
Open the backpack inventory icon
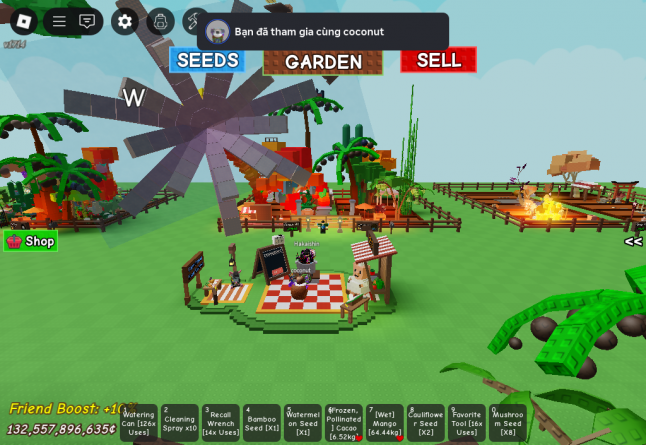pyautogui.click(x=161, y=21)
